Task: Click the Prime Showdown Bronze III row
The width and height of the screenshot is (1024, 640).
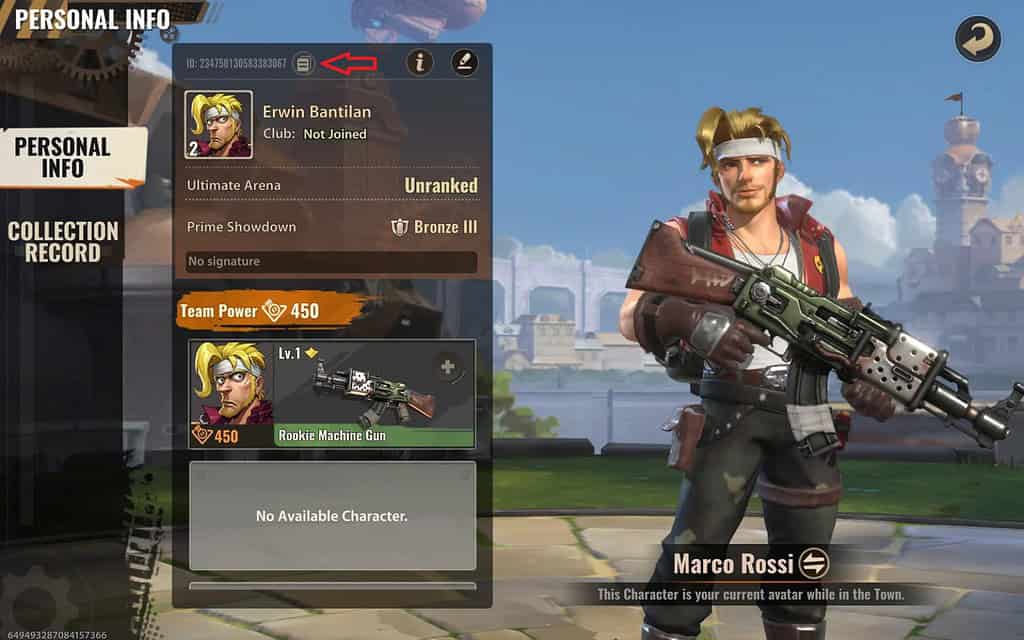Action: click(x=331, y=227)
